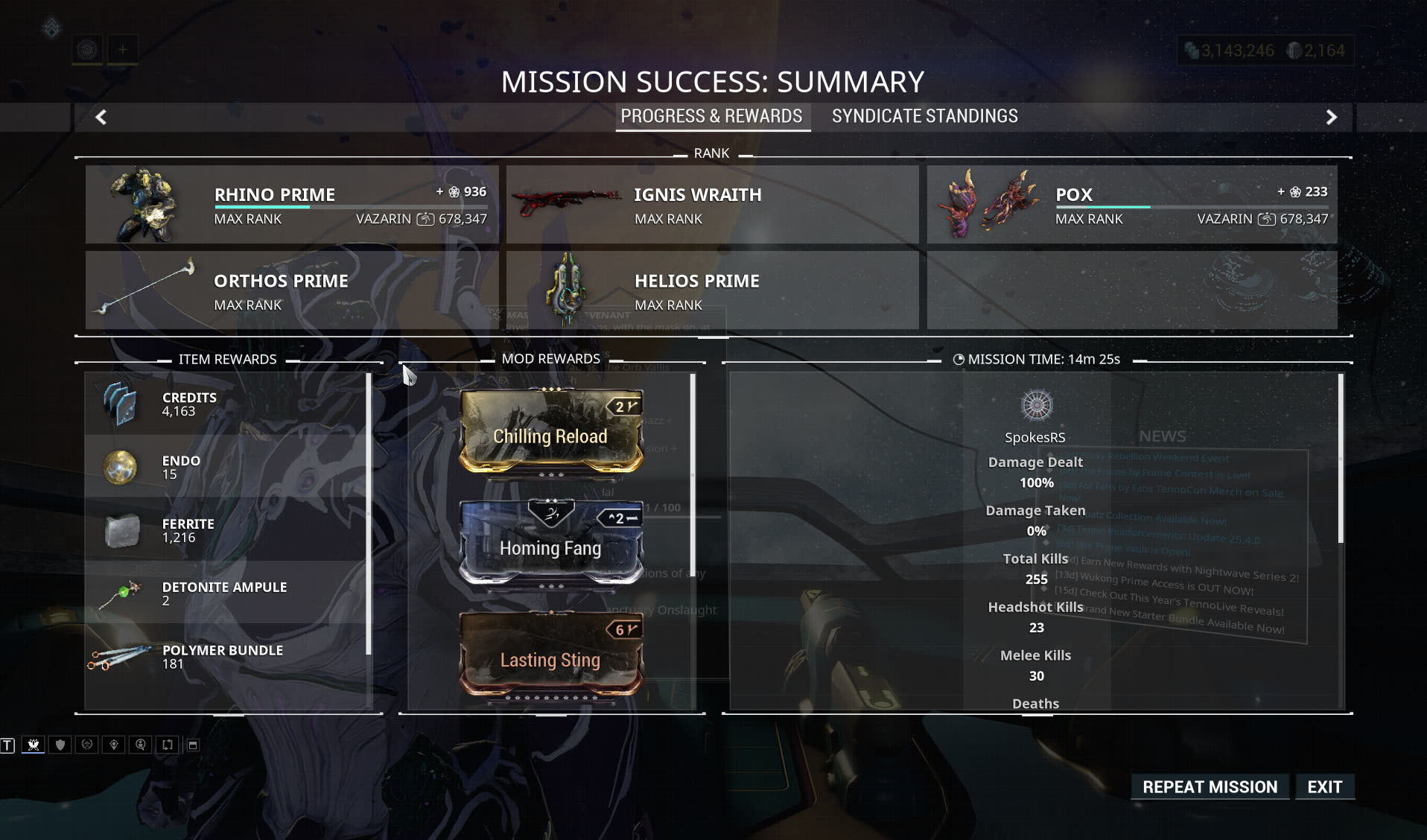The width and height of the screenshot is (1427, 840).
Task: Select the Pox rank panel
Action: coord(1131,204)
